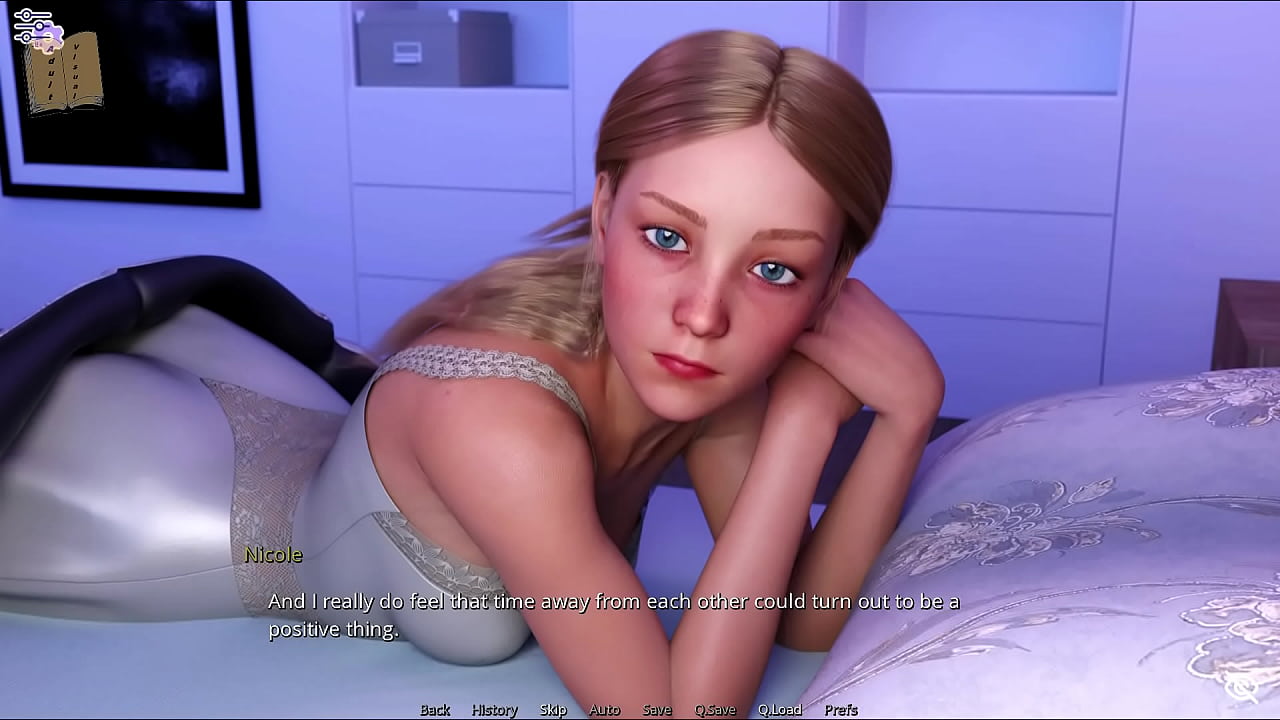Quick load with Q.Load
The image size is (1280, 720).
[x=780, y=710]
